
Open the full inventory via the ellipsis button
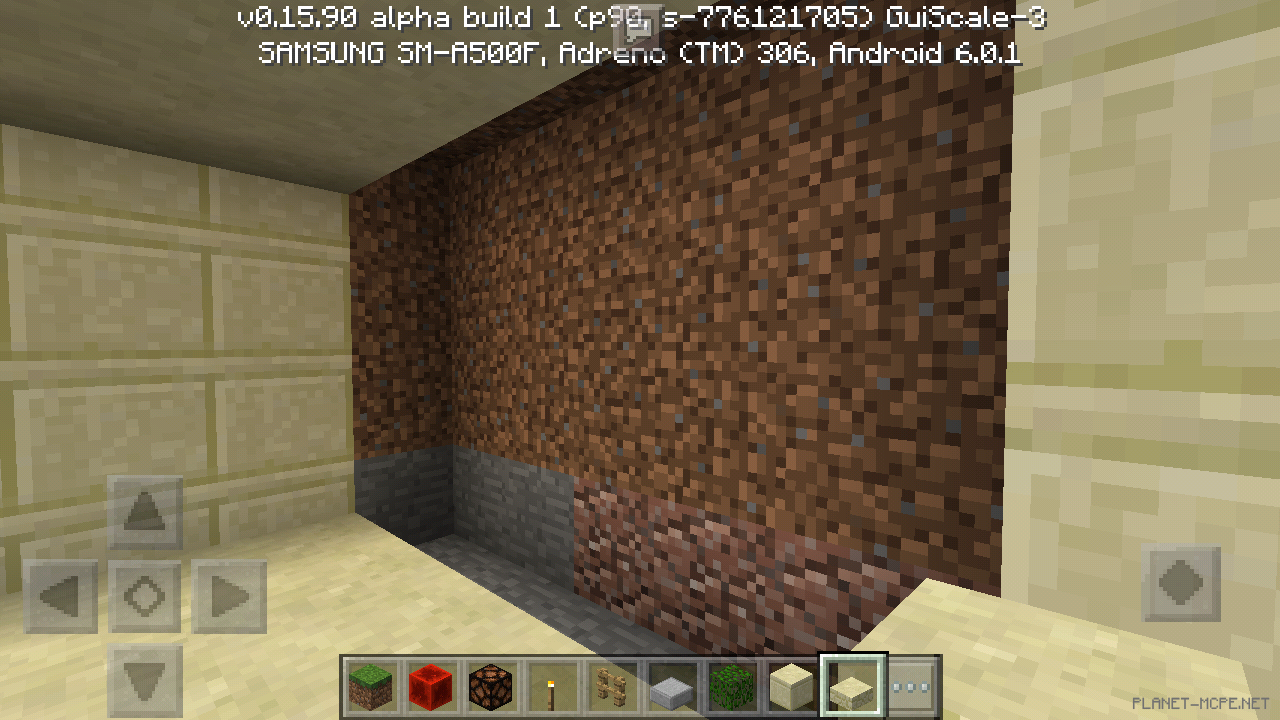point(910,686)
